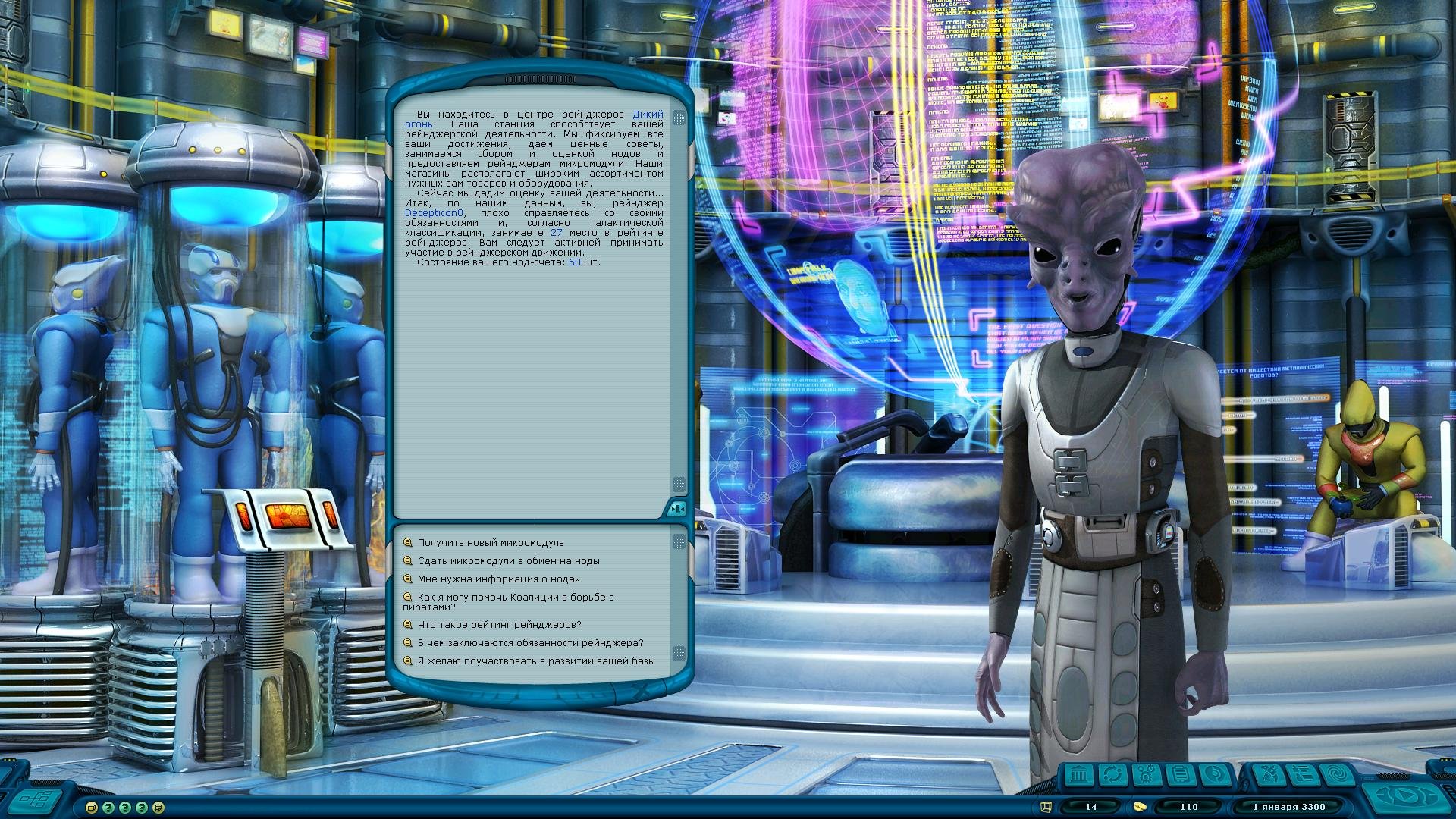Ask 'Мне нужна информация о нодах'

pyautogui.click(x=498, y=579)
